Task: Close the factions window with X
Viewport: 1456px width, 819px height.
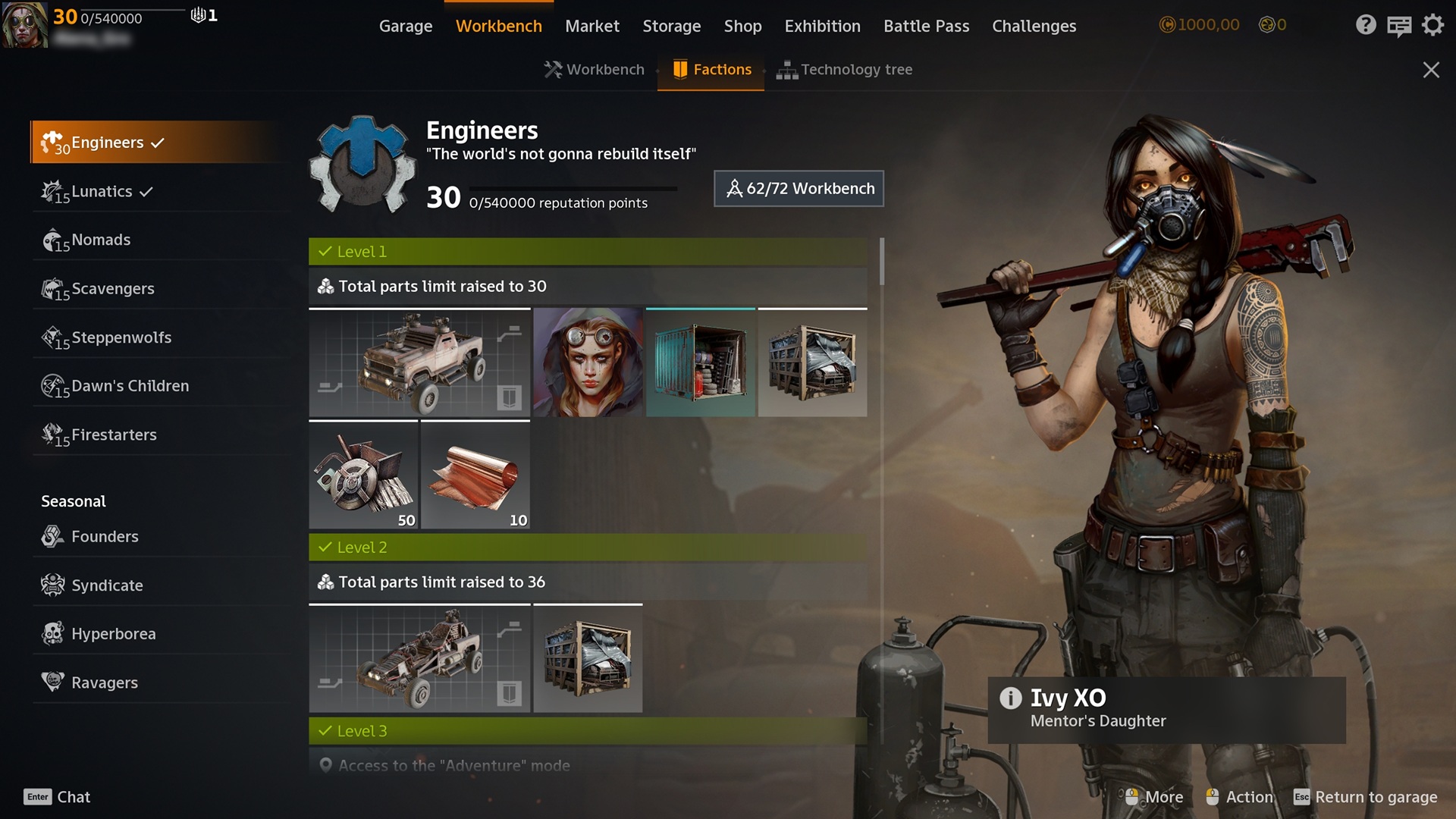Action: [x=1430, y=71]
